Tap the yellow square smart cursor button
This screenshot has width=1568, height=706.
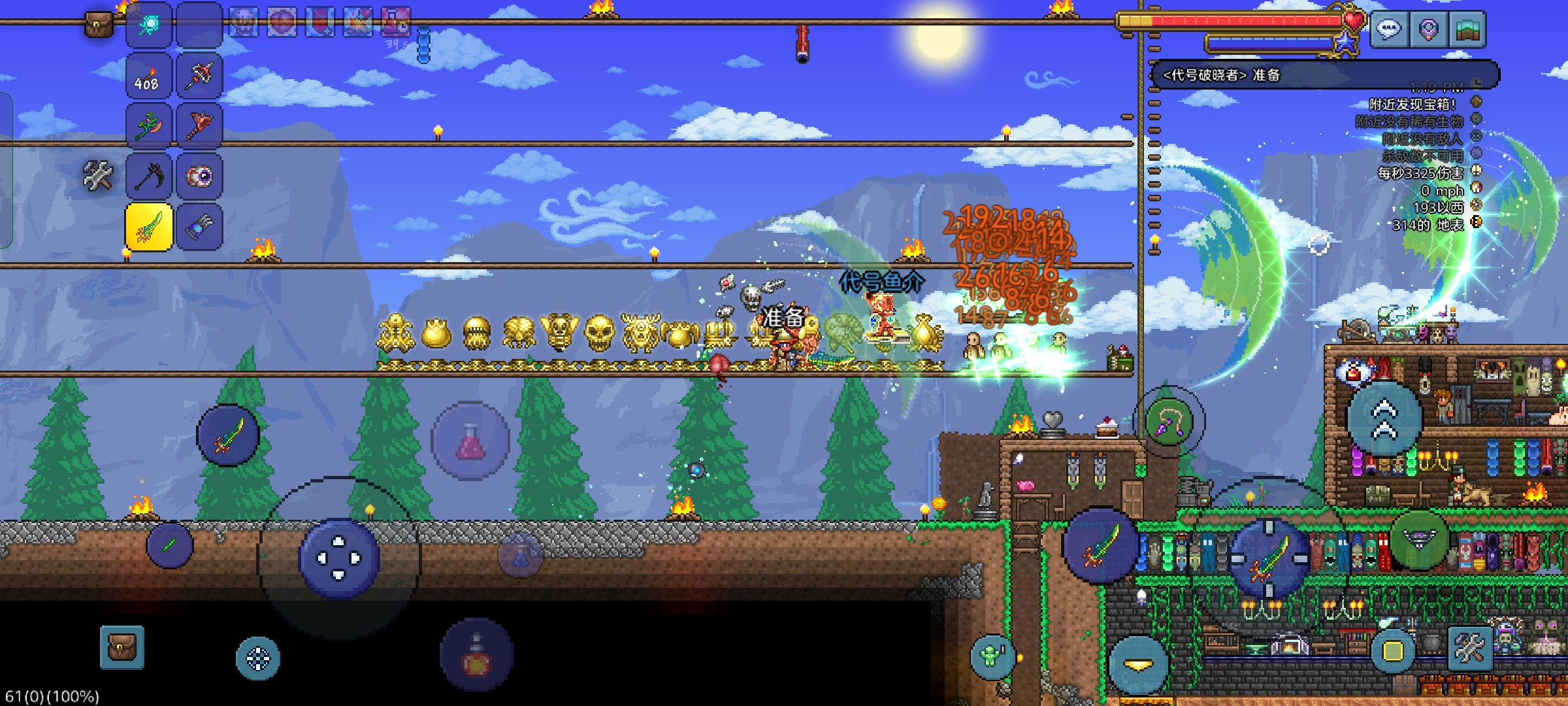coord(1392,651)
